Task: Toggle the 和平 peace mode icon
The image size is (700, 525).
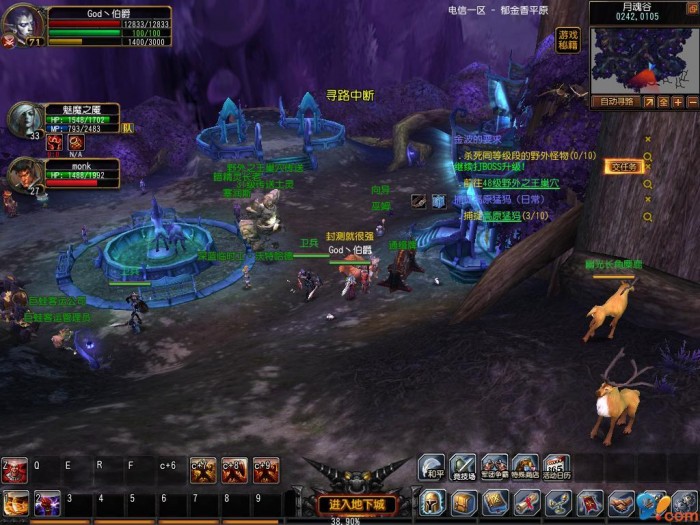Action: coord(431,466)
